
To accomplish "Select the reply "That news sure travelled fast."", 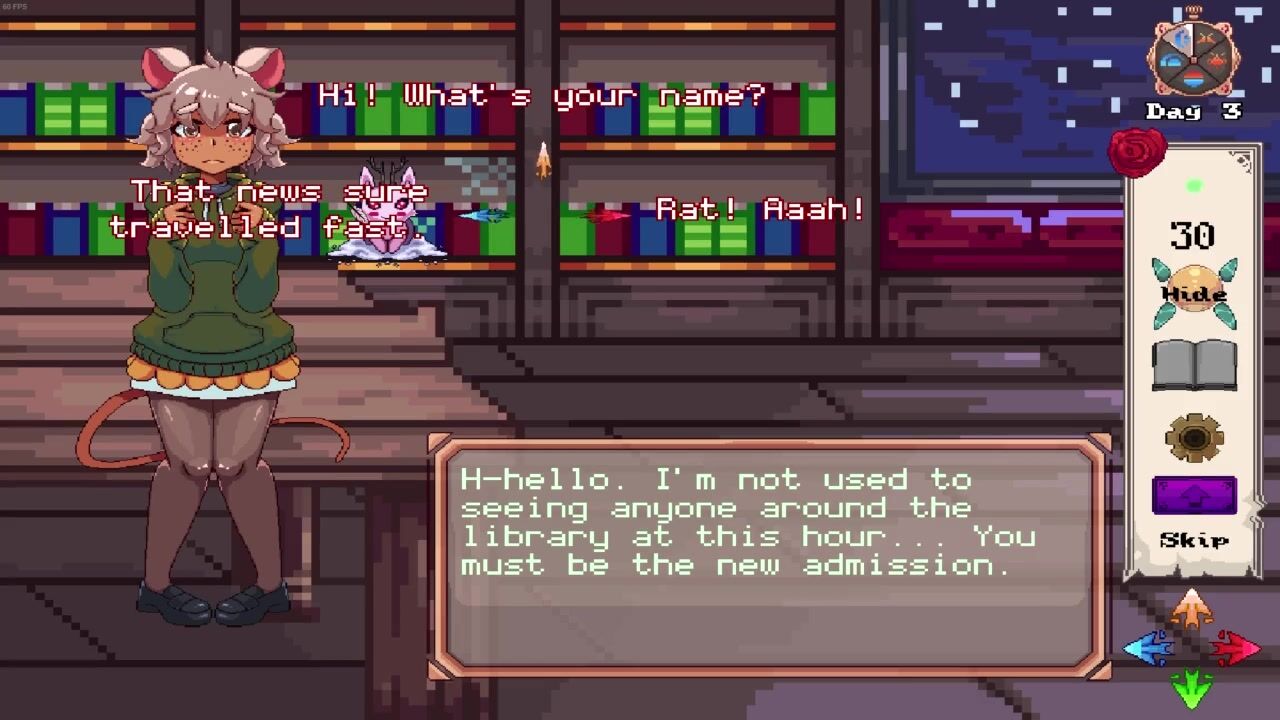I will point(270,209).
